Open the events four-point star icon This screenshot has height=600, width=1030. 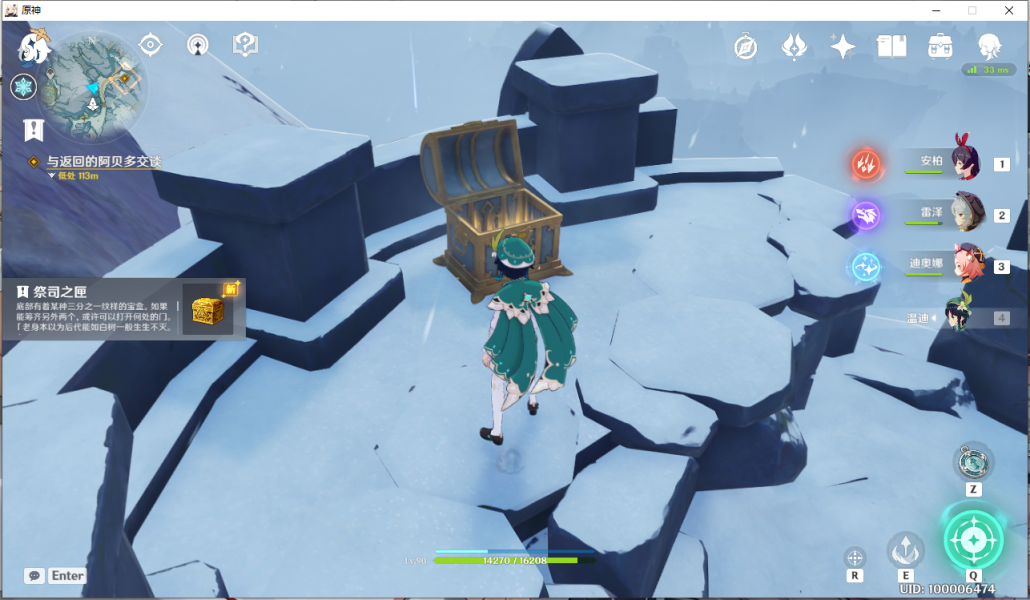pos(842,46)
